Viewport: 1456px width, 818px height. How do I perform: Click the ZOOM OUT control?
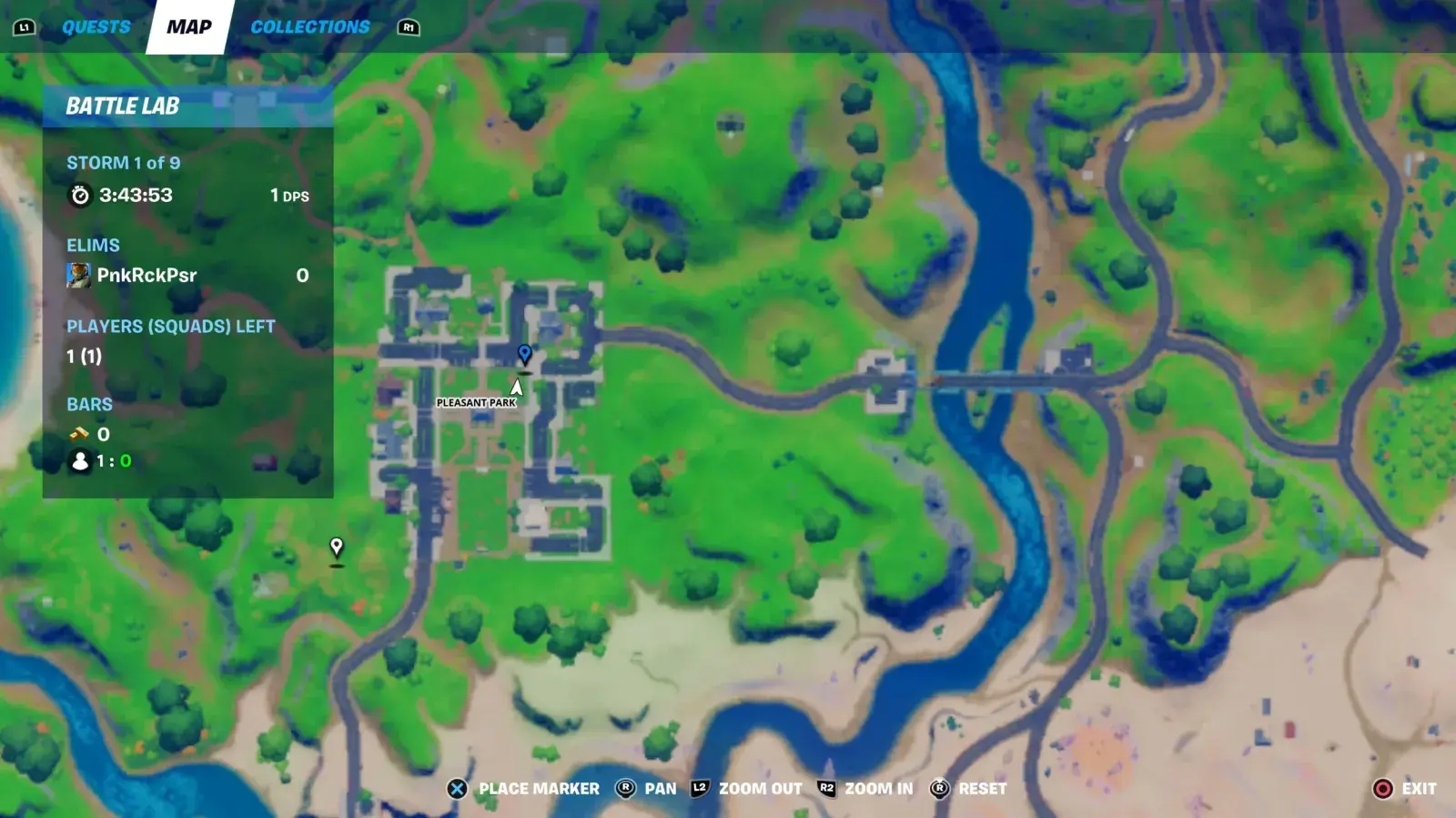[761, 789]
